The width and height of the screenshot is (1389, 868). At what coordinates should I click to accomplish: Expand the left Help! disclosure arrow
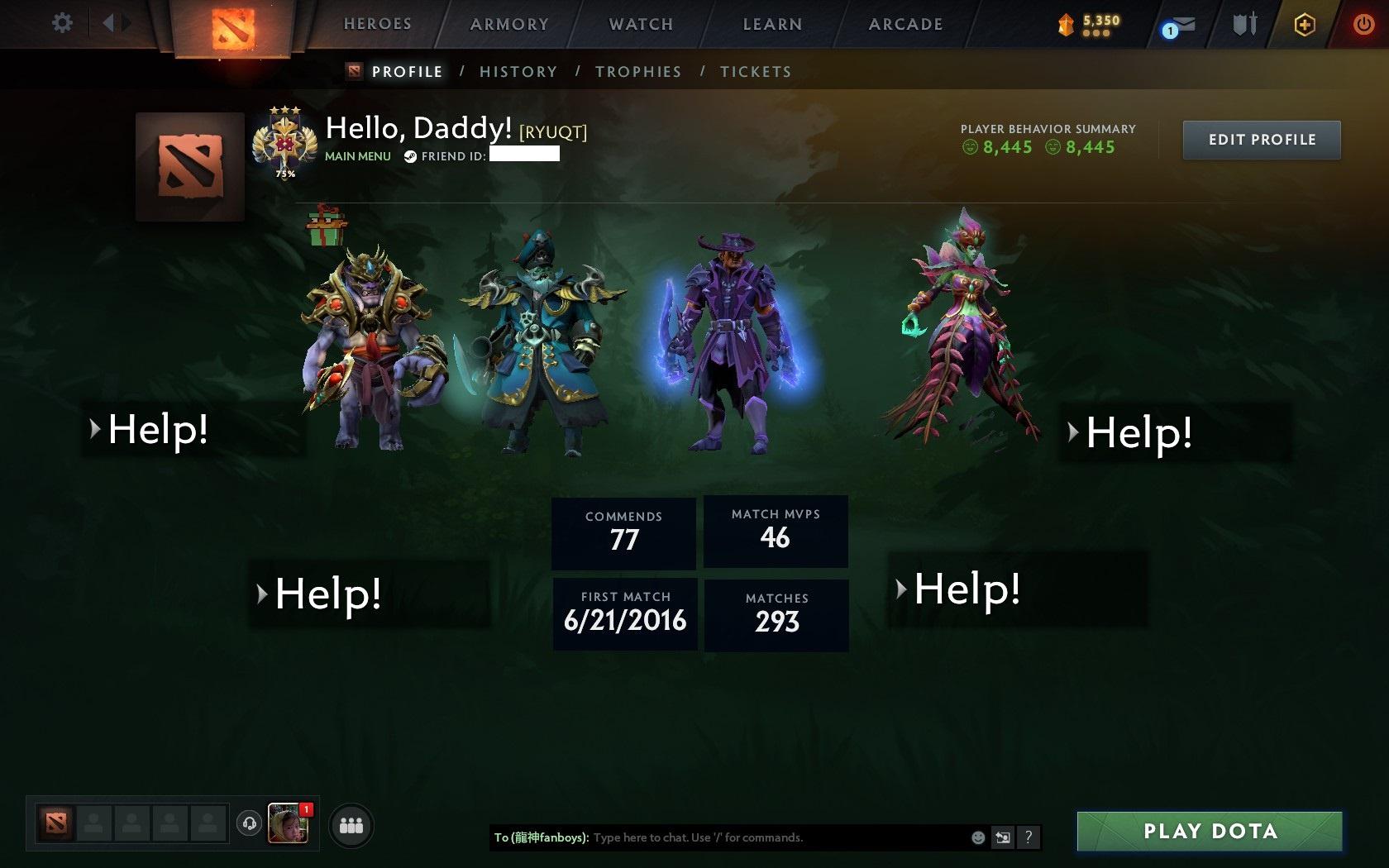tap(93, 430)
